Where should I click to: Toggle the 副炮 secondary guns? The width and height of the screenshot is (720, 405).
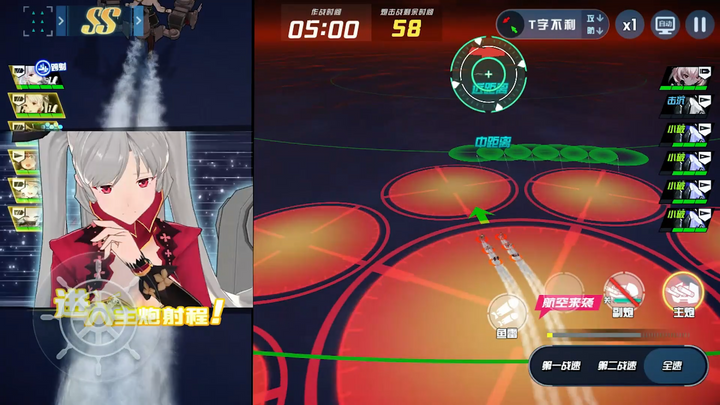click(624, 294)
